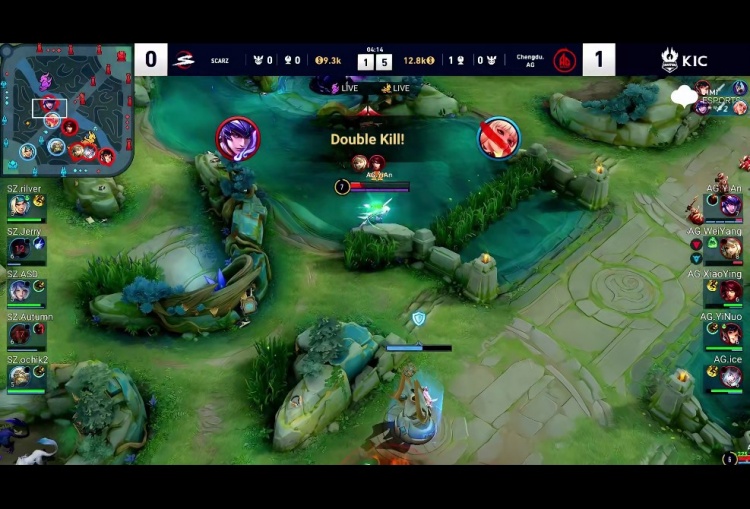This screenshot has width=750, height=509.
Task: Click the KIC tournament logo
Action: tap(683, 60)
